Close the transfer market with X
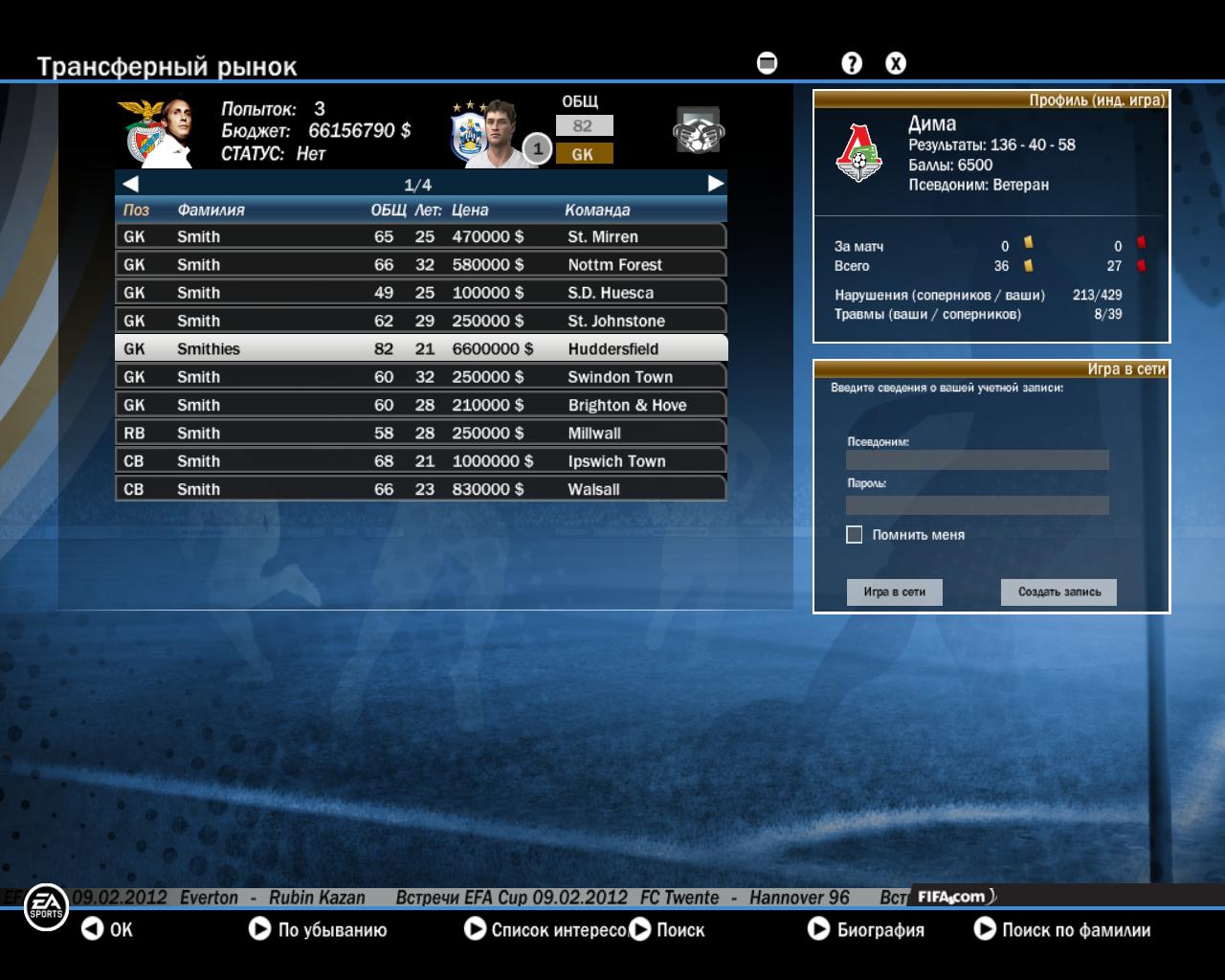1225x980 pixels. point(895,64)
